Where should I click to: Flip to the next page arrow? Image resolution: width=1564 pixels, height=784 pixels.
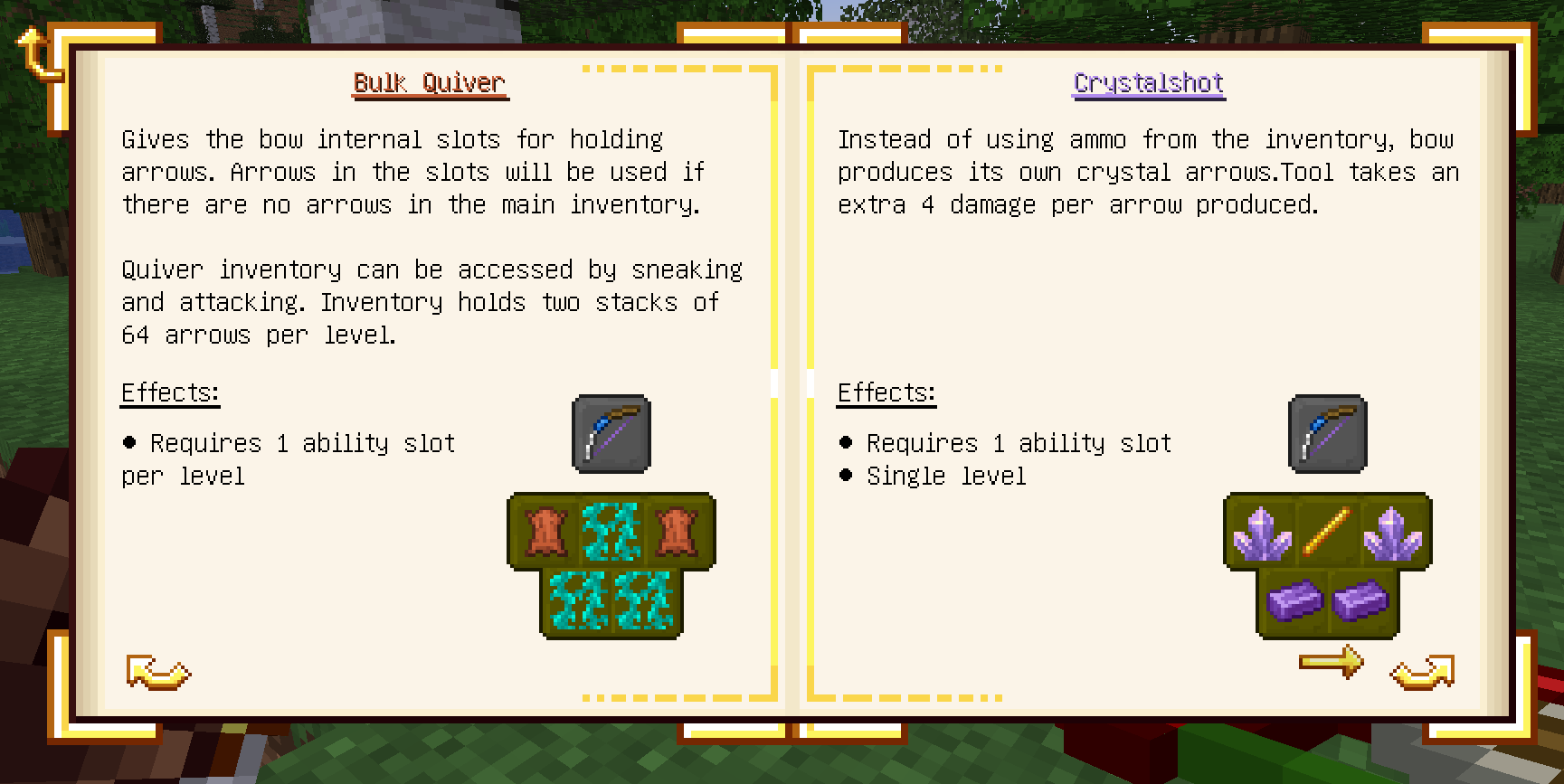tap(1422, 673)
